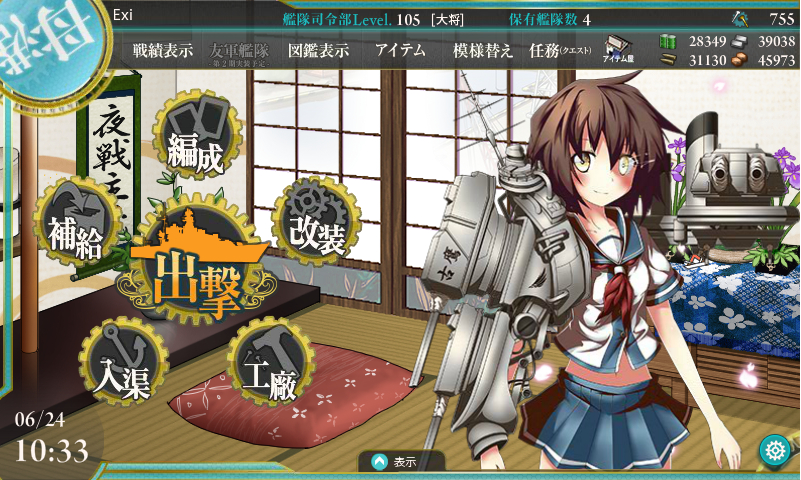Open the 図鑑表示 encyclopedia
The height and width of the screenshot is (480, 801).
pos(317,51)
